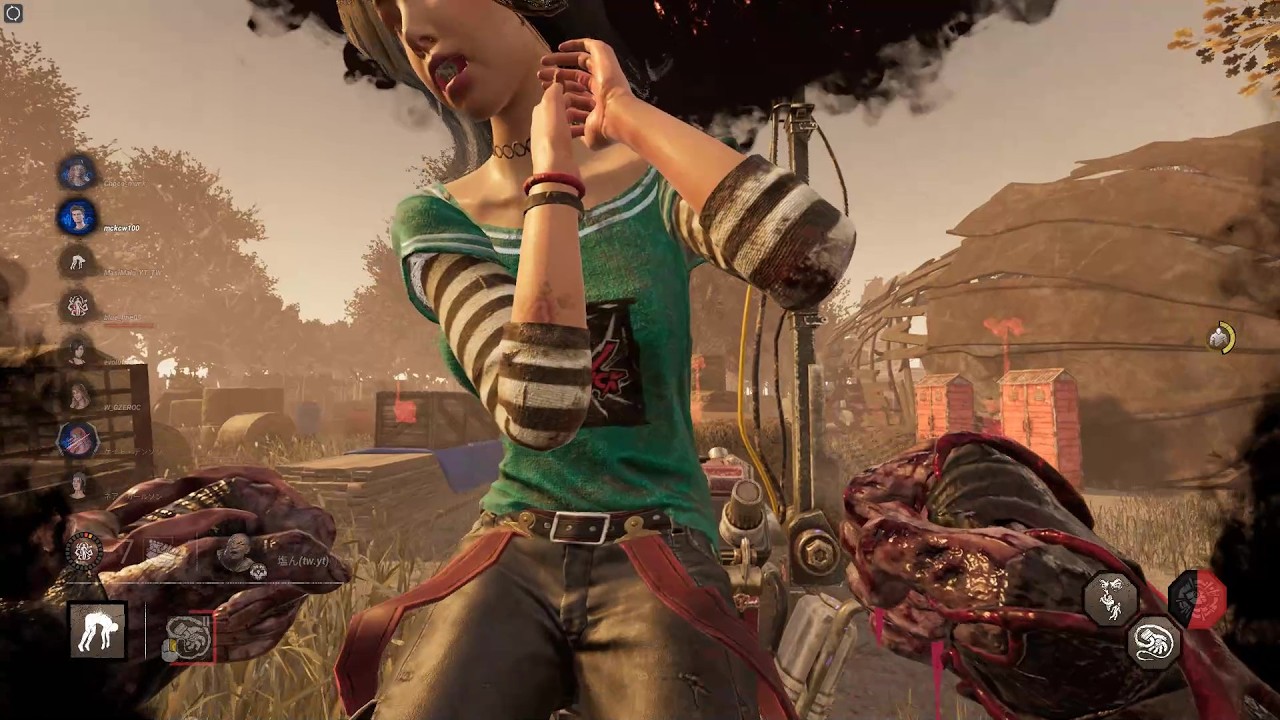Click the killer face portrait icon
The width and height of the screenshot is (1280, 720).
(236, 551)
